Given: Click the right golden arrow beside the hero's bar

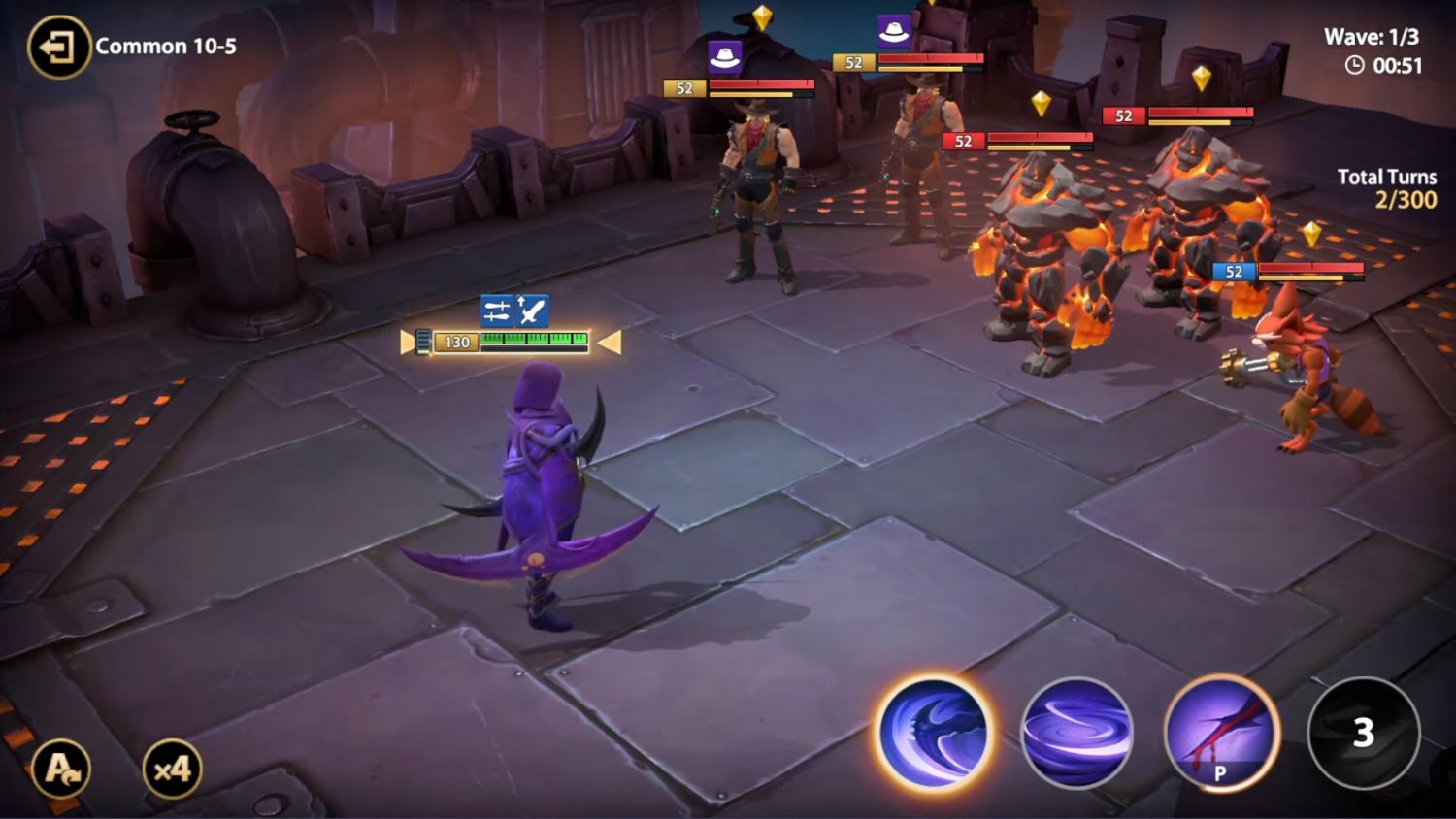Looking at the screenshot, I should click(x=610, y=342).
